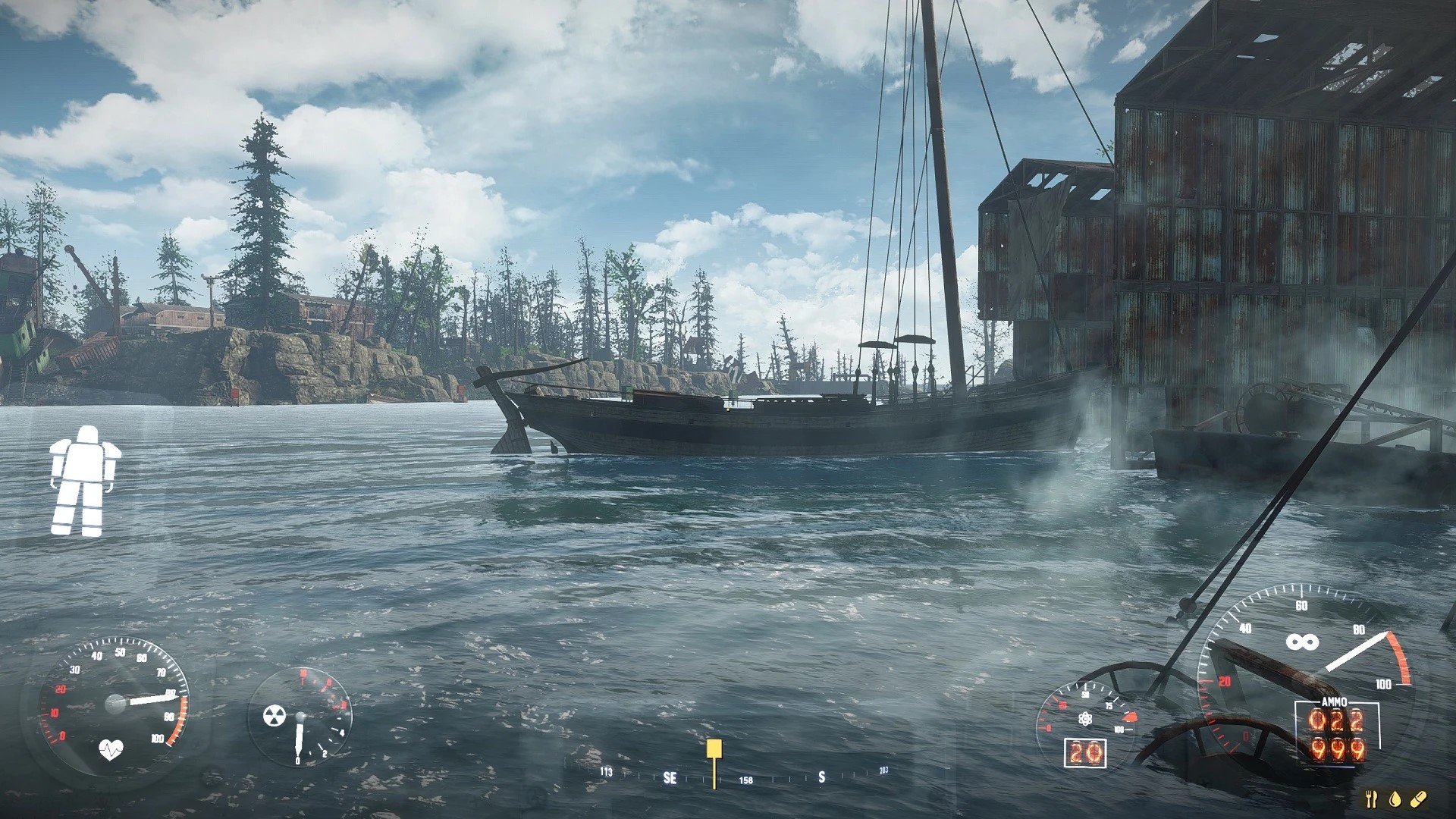
Task: Select the white power armor status figure
Action: point(83,482)
